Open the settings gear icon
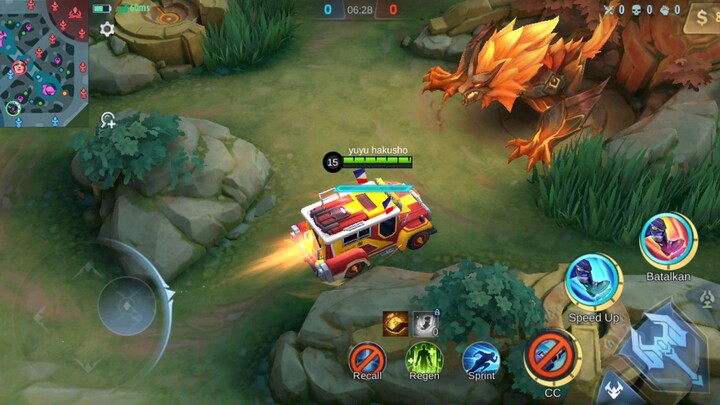The image size is (720, 405). point(107,29)
